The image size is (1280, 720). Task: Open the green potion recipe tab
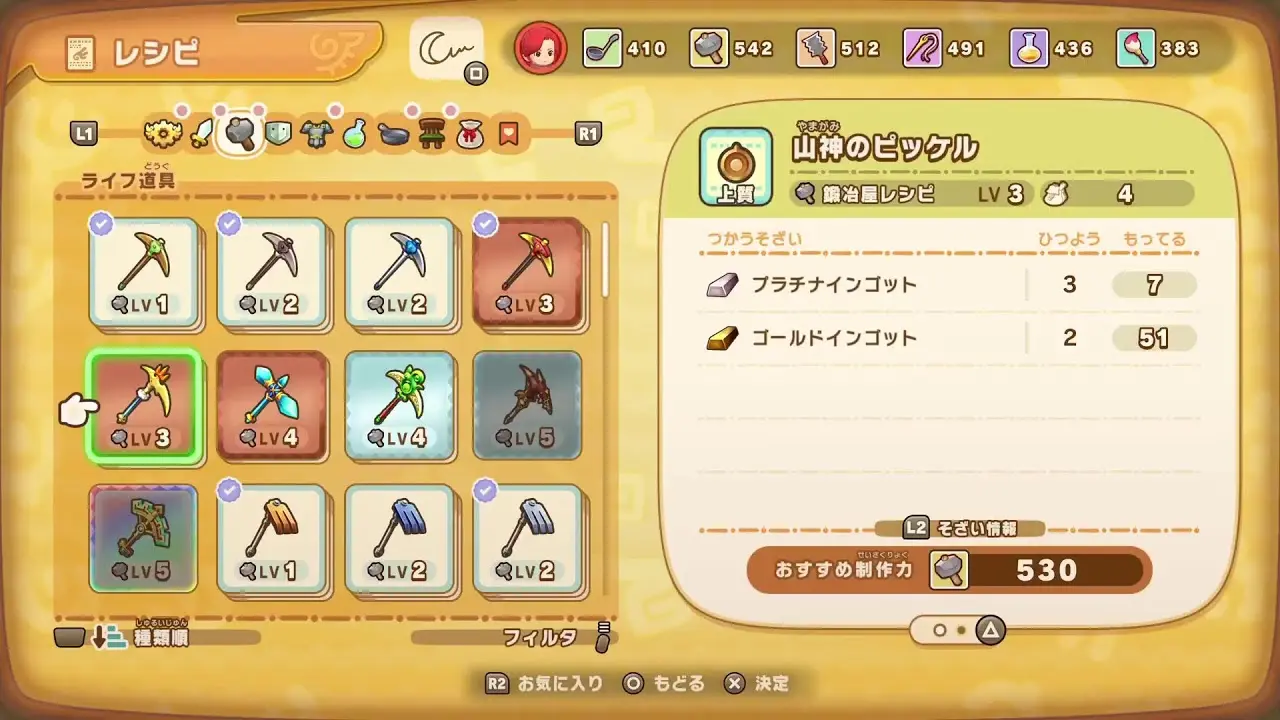(355, 133)
